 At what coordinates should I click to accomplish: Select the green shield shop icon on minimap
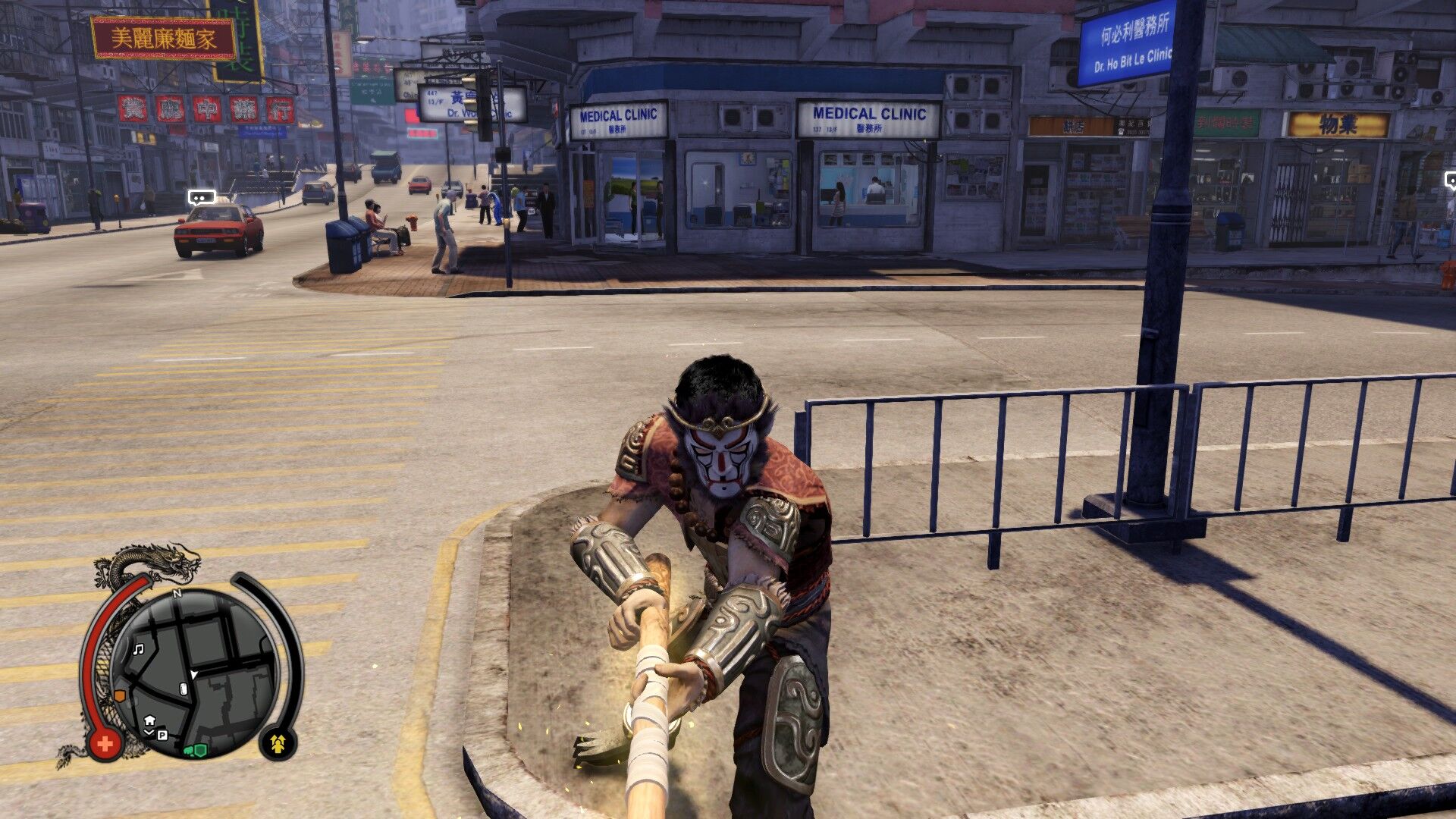(x=199, y=750)
